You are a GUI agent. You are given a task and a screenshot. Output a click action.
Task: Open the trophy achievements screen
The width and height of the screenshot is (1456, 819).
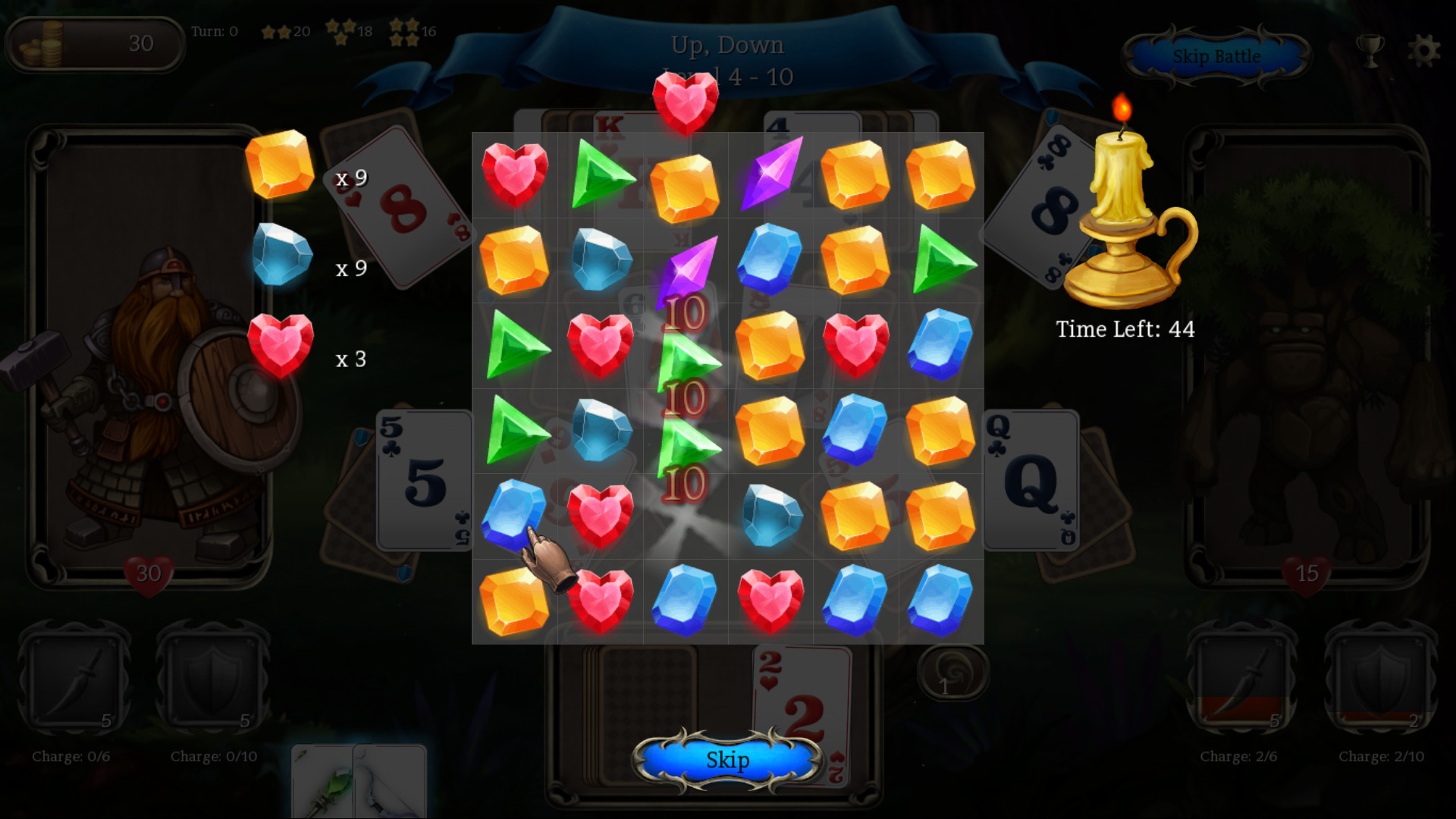(1369, 50)
